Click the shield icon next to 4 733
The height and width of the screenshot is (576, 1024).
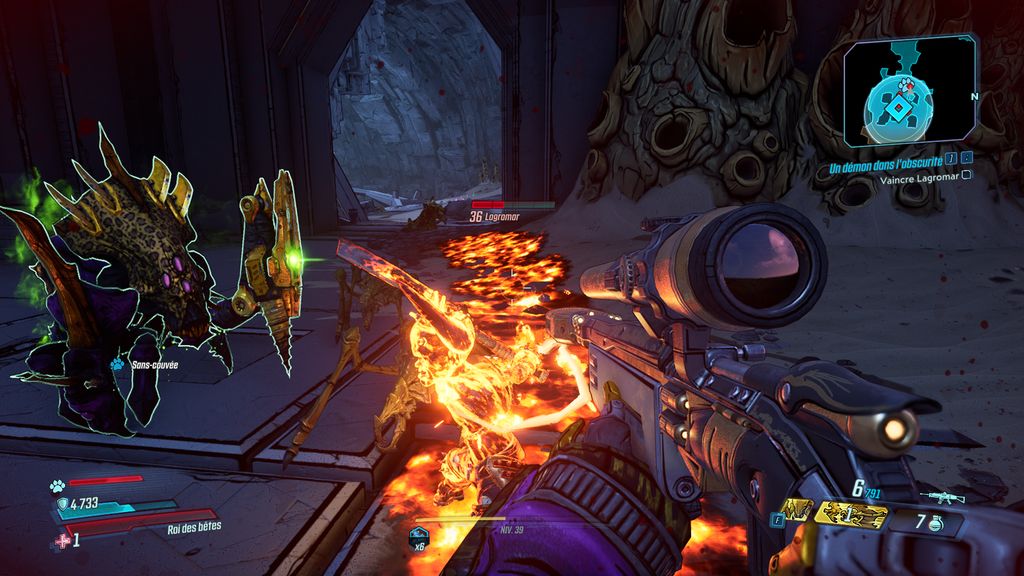(x=63, y=504)
